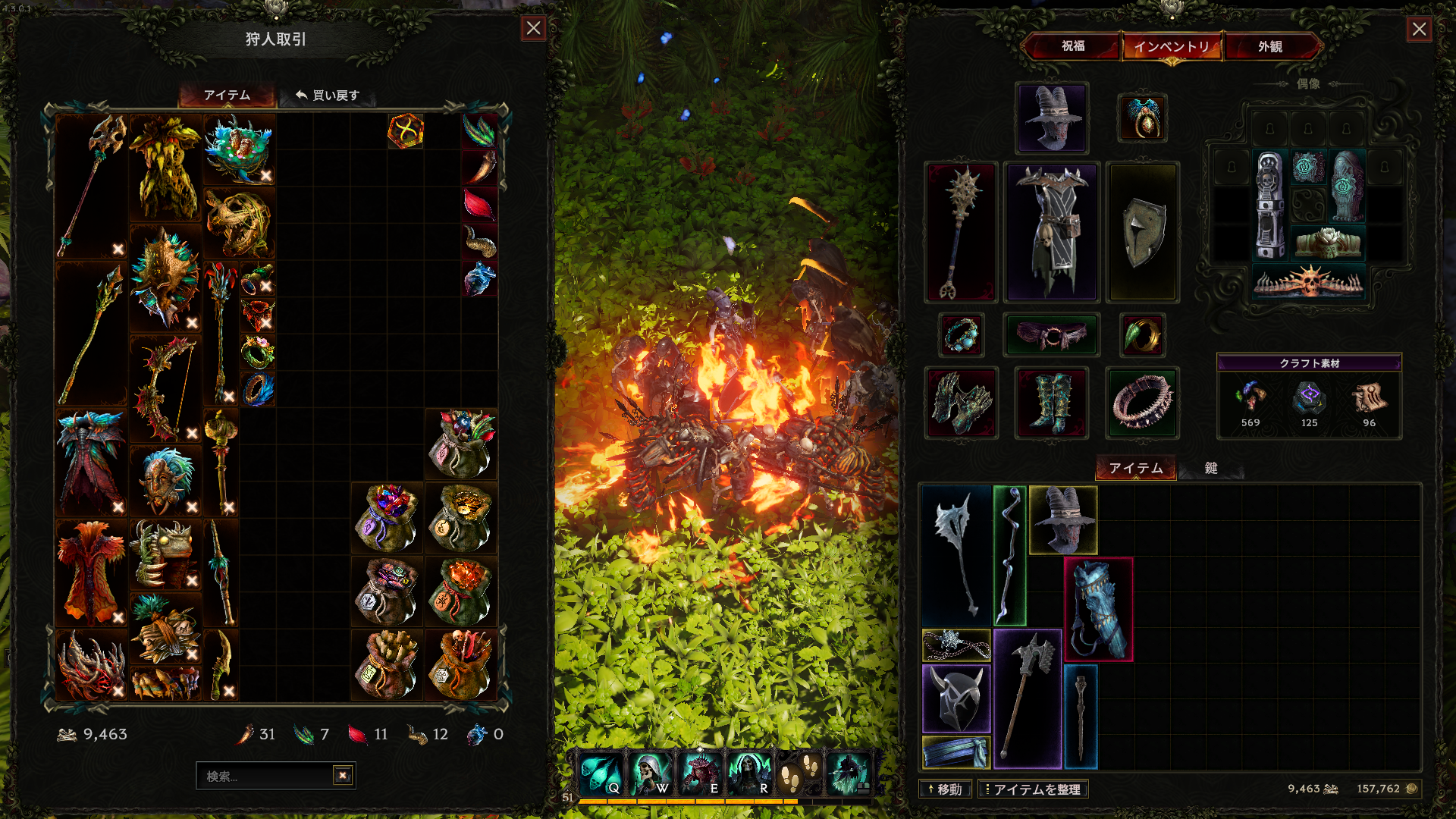Focus the 検索 search field
This screenshot has width=1456, height=819.
tap(264, 776)
